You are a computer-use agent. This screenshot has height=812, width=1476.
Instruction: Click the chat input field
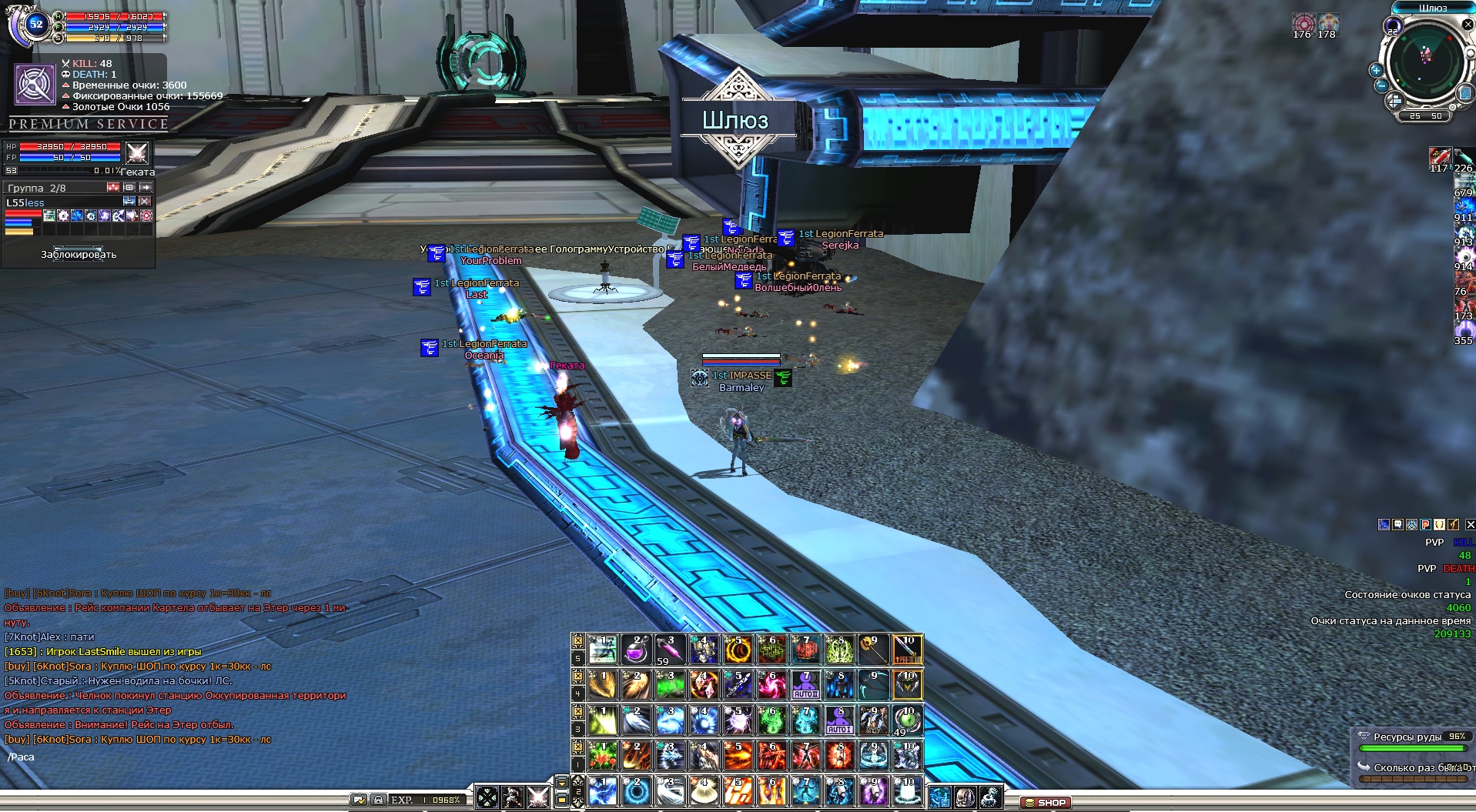[154, 757]
